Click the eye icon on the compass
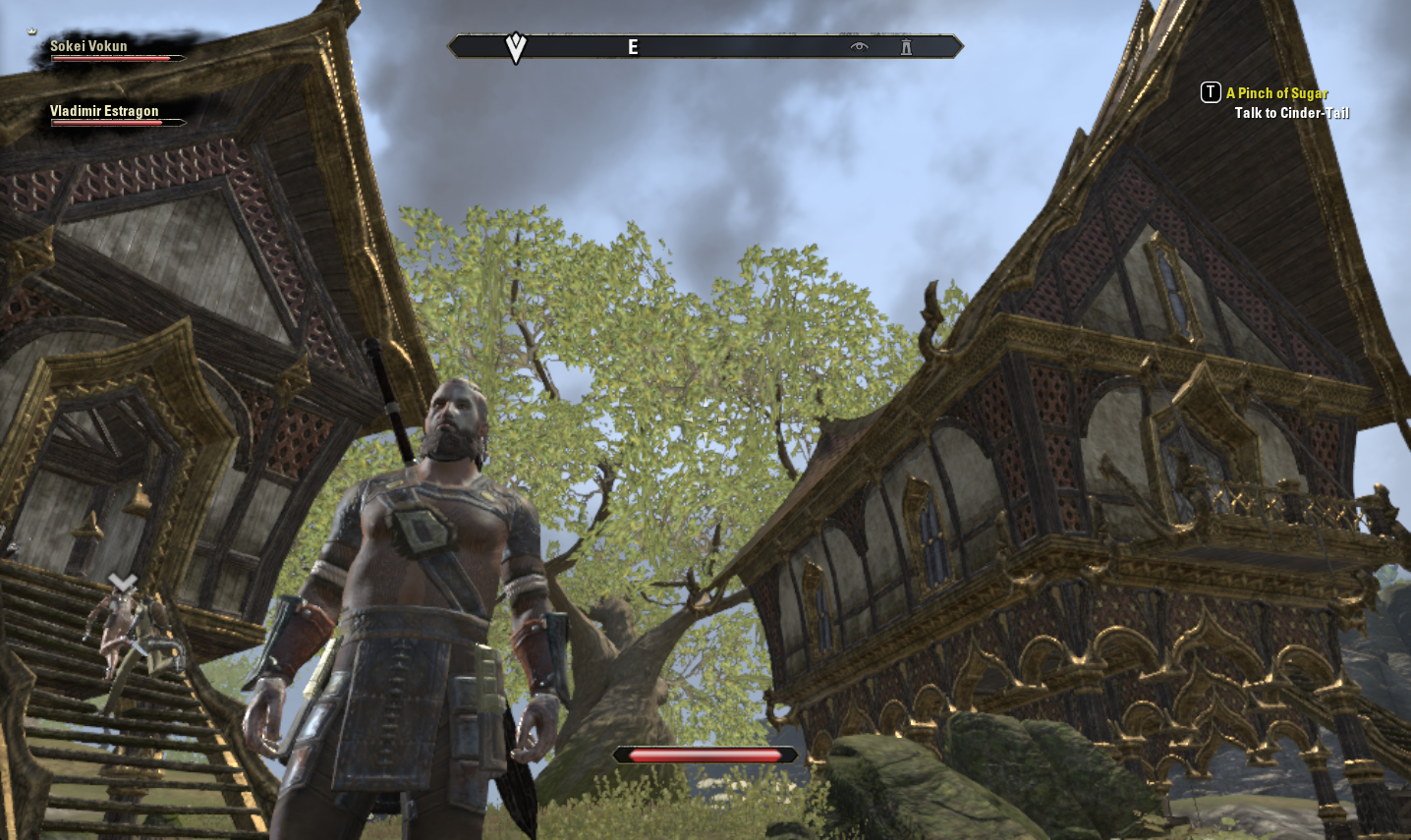 [860, 46]
